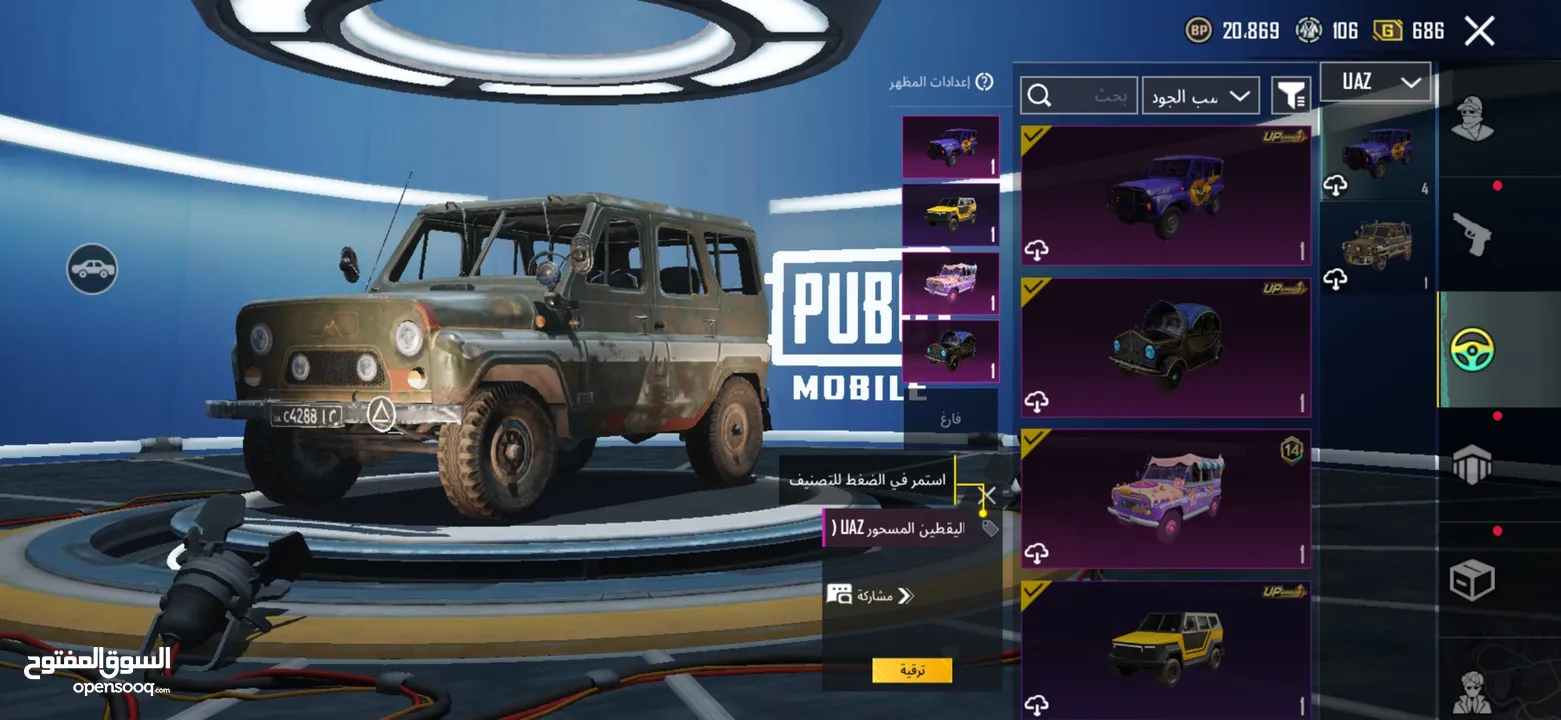This screenshot has height=720, width=1561.
Task: Open the UAZ vehicle type dropdown
Action: [1375, 81]
